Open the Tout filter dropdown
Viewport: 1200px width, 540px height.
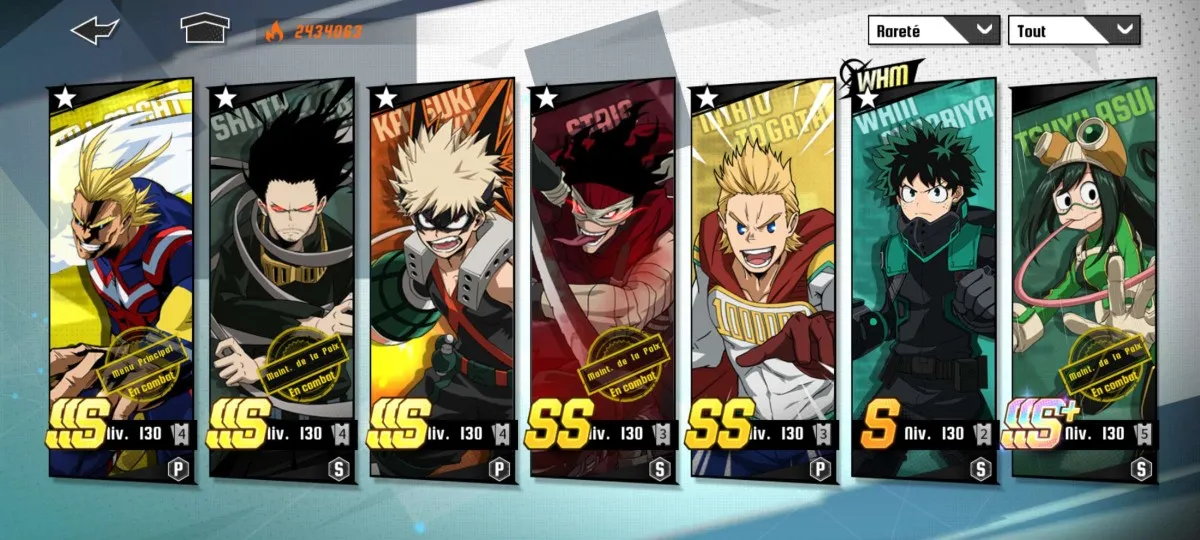[x=1074, y=30]
